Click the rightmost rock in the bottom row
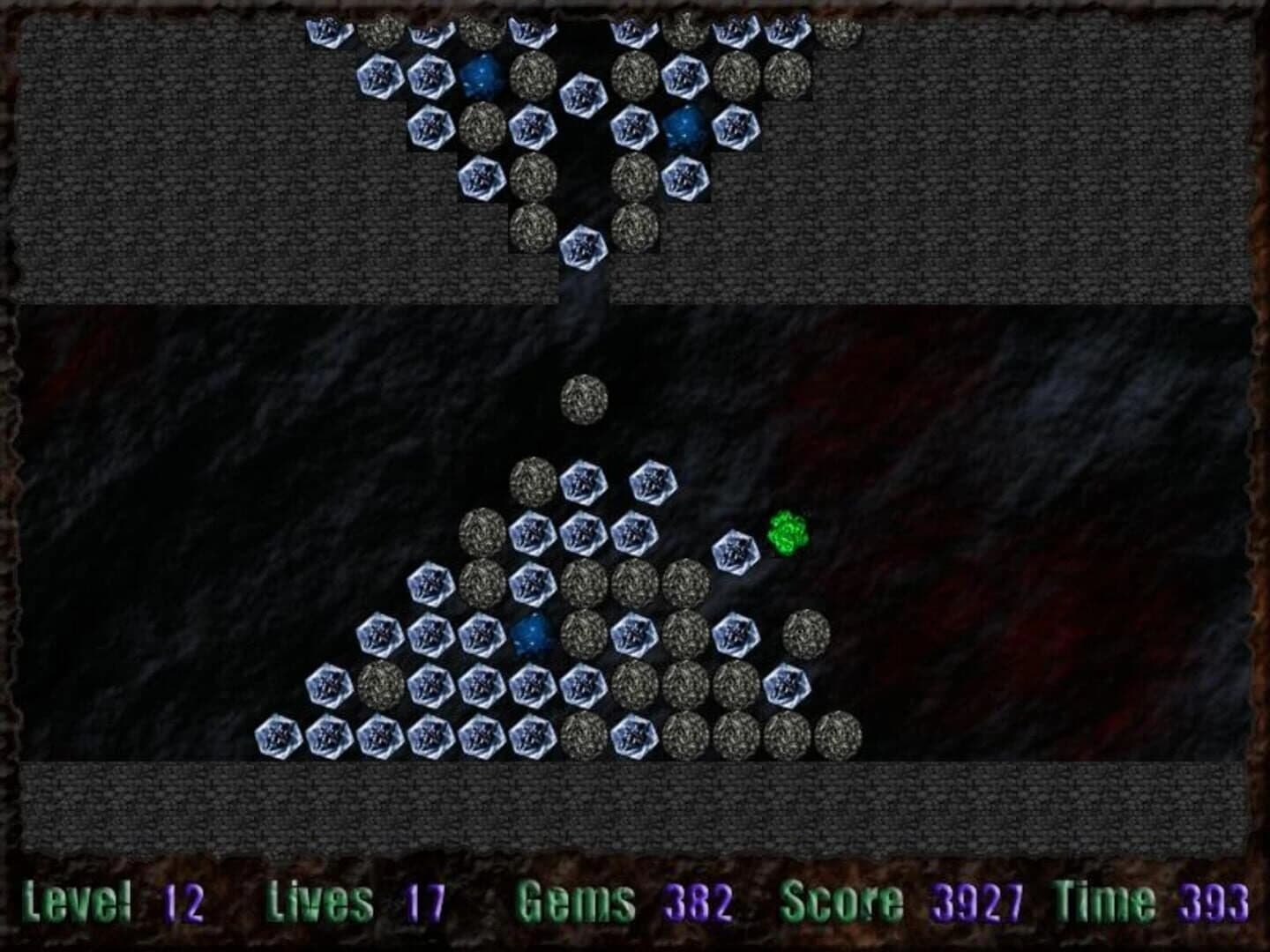The width and height of the screenshot is (1270, 952). [838, 734]
